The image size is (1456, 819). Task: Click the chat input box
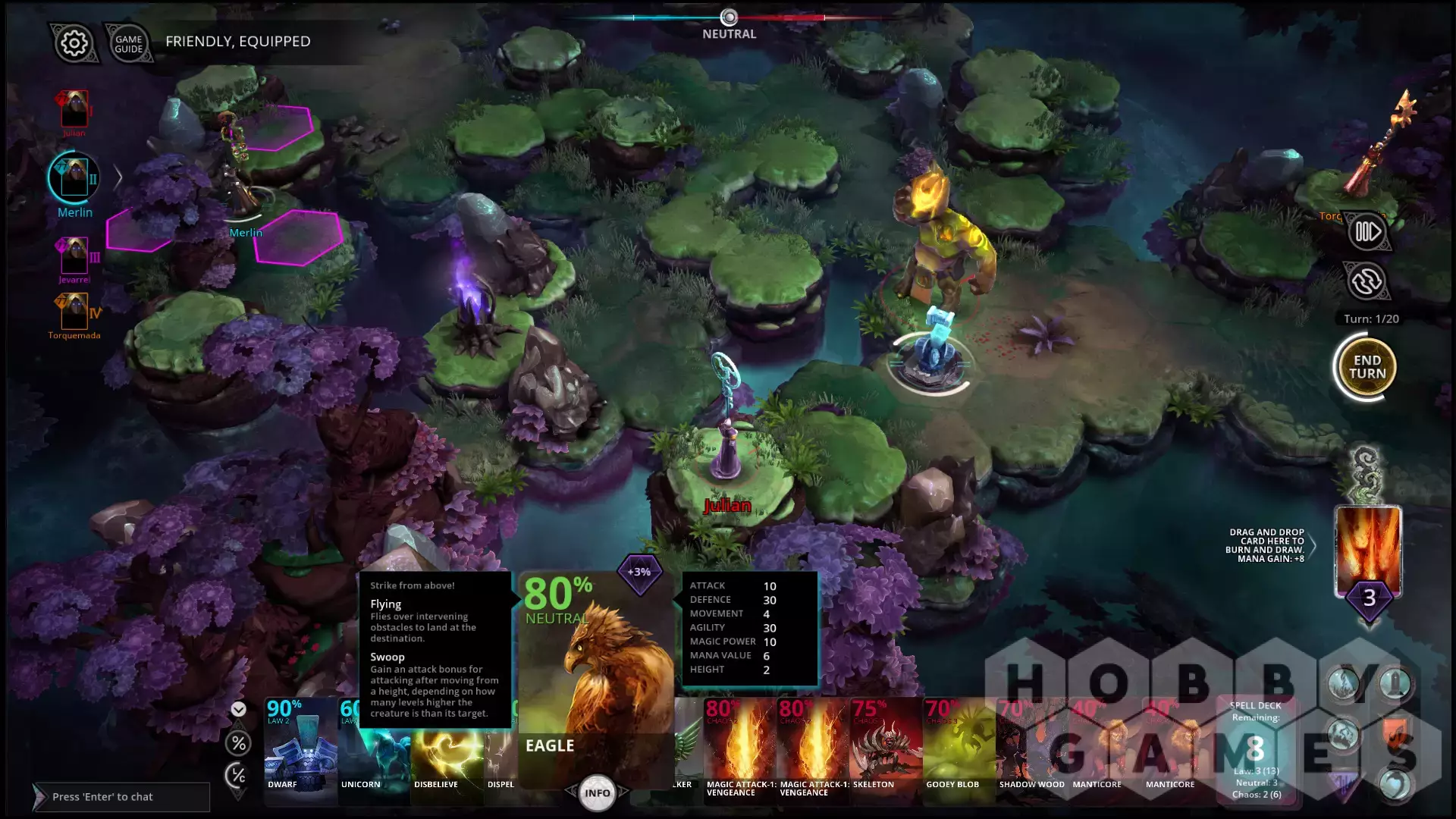point(121,797)
